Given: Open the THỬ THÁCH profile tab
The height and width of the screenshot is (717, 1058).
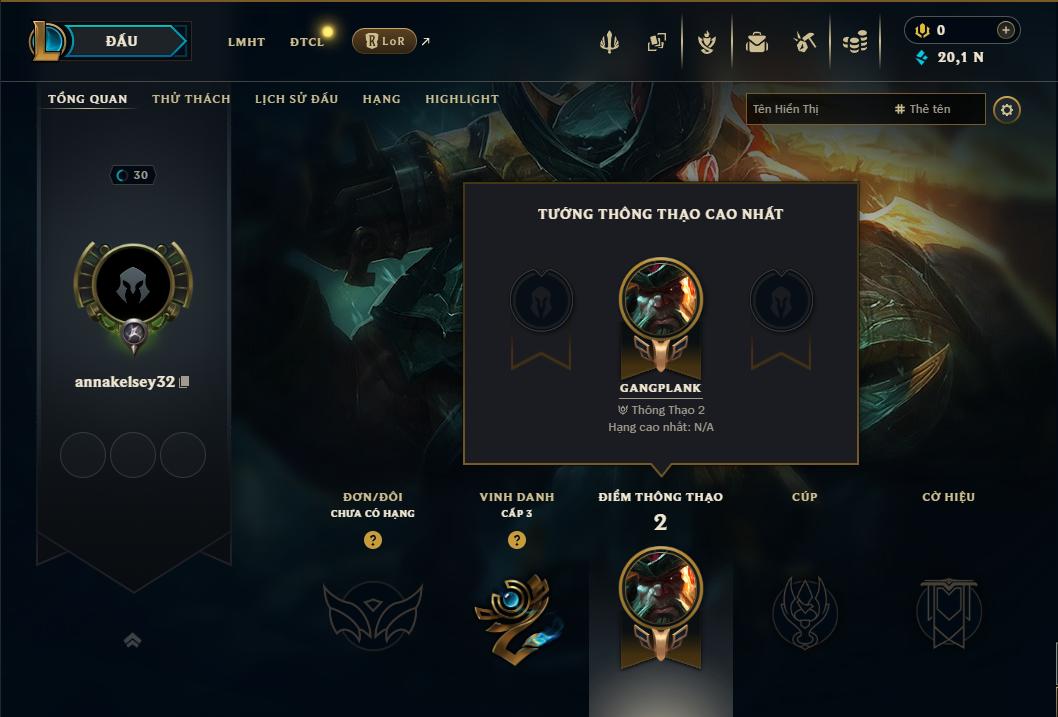Looking at the screenshot, I should tap(191, 99).
